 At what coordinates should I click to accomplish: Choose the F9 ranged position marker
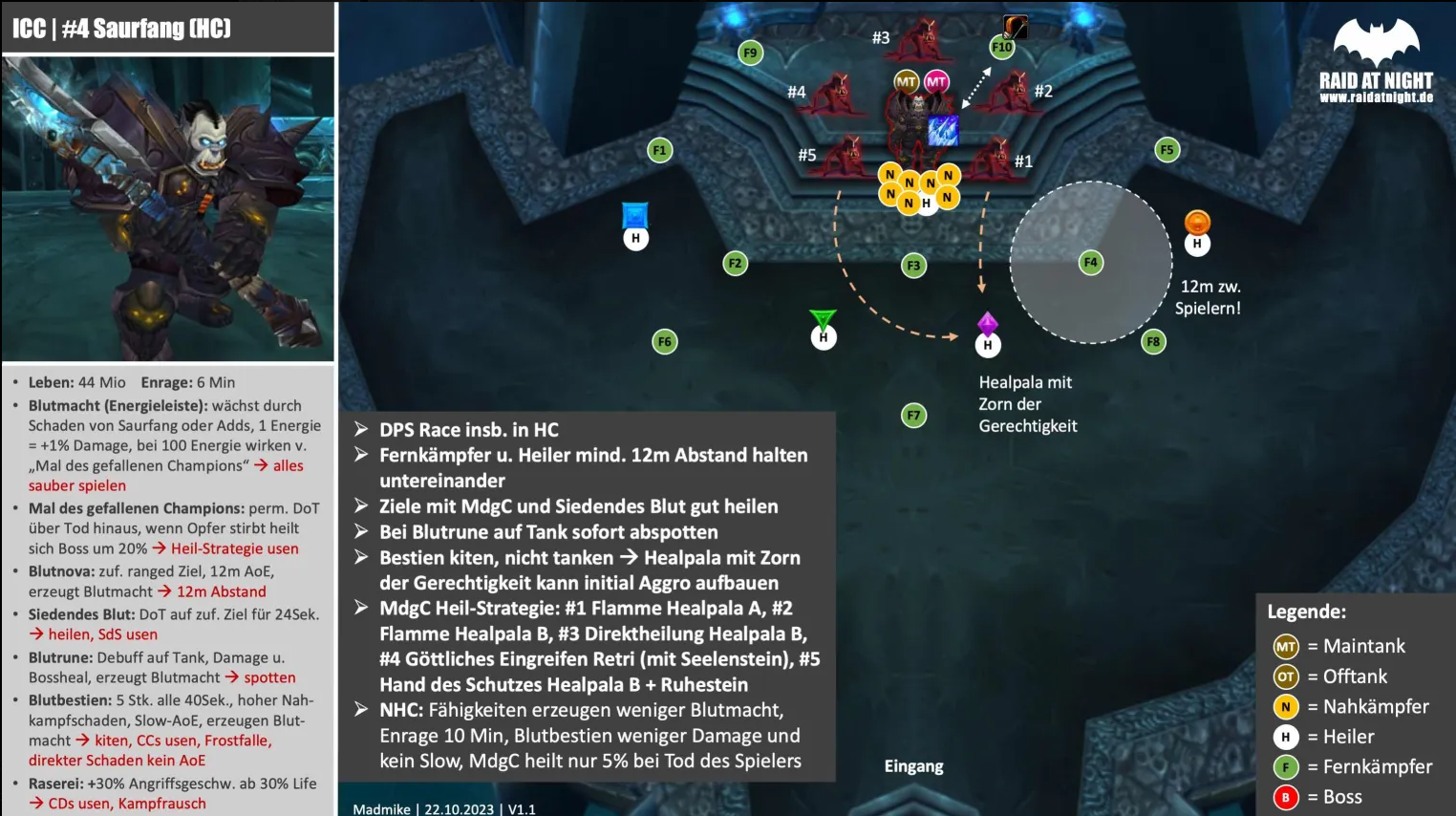tap(751, 54)
